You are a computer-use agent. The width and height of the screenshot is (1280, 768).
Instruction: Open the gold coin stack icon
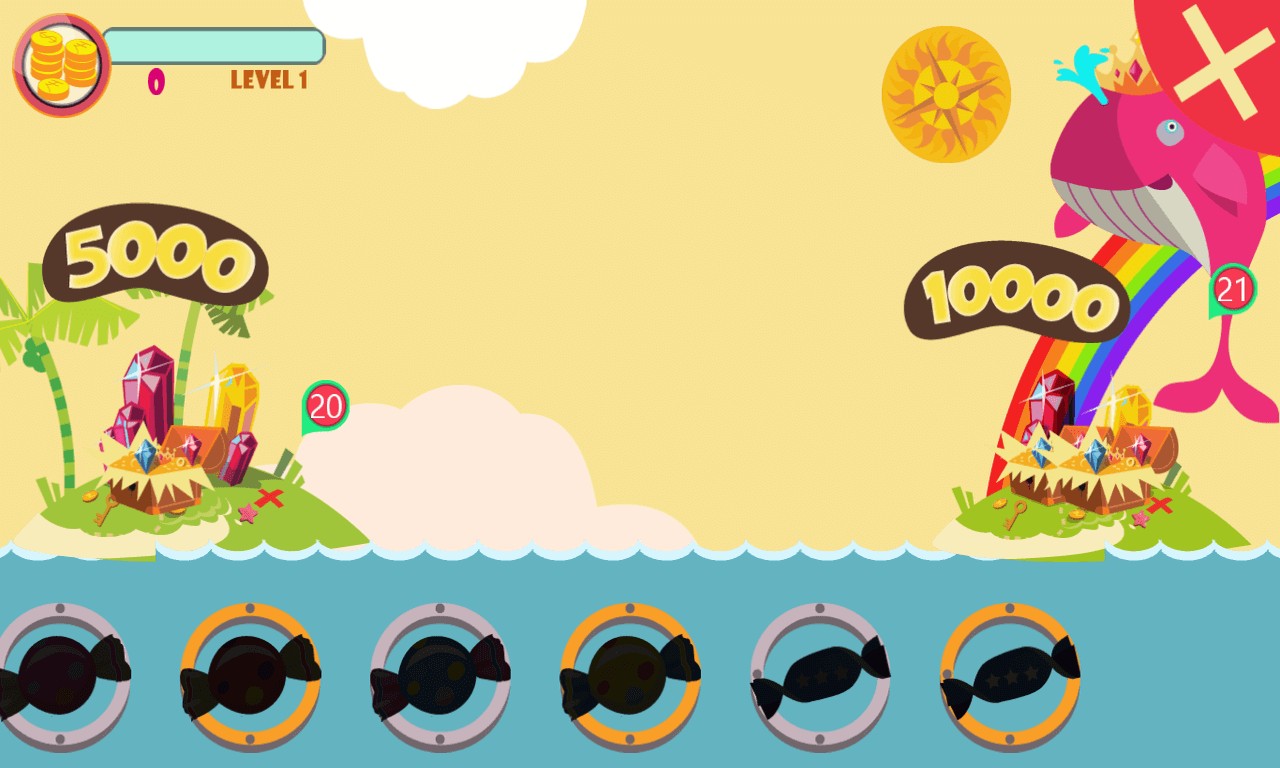point(62,65)
